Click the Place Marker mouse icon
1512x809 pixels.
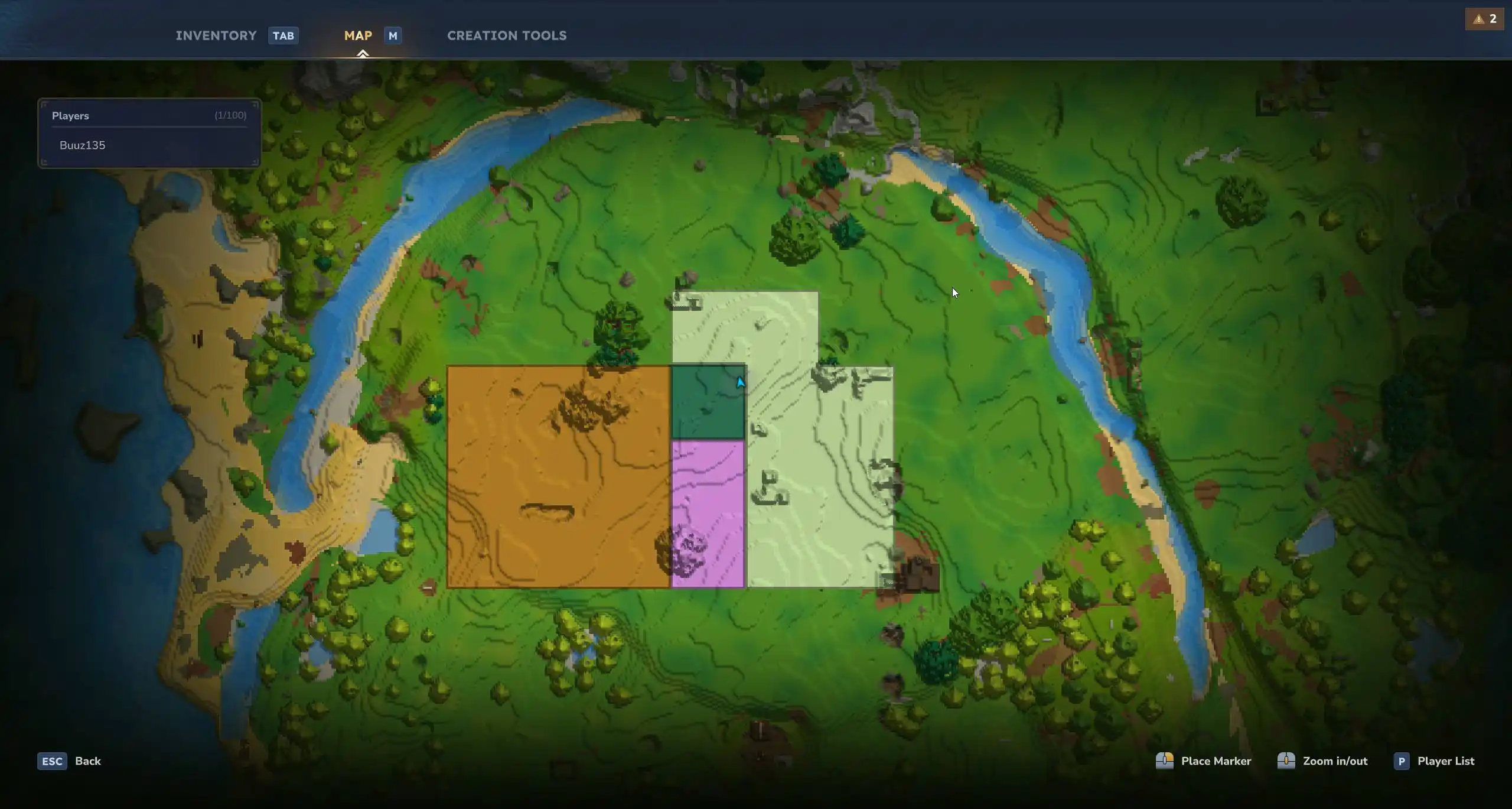point(1166,761)
